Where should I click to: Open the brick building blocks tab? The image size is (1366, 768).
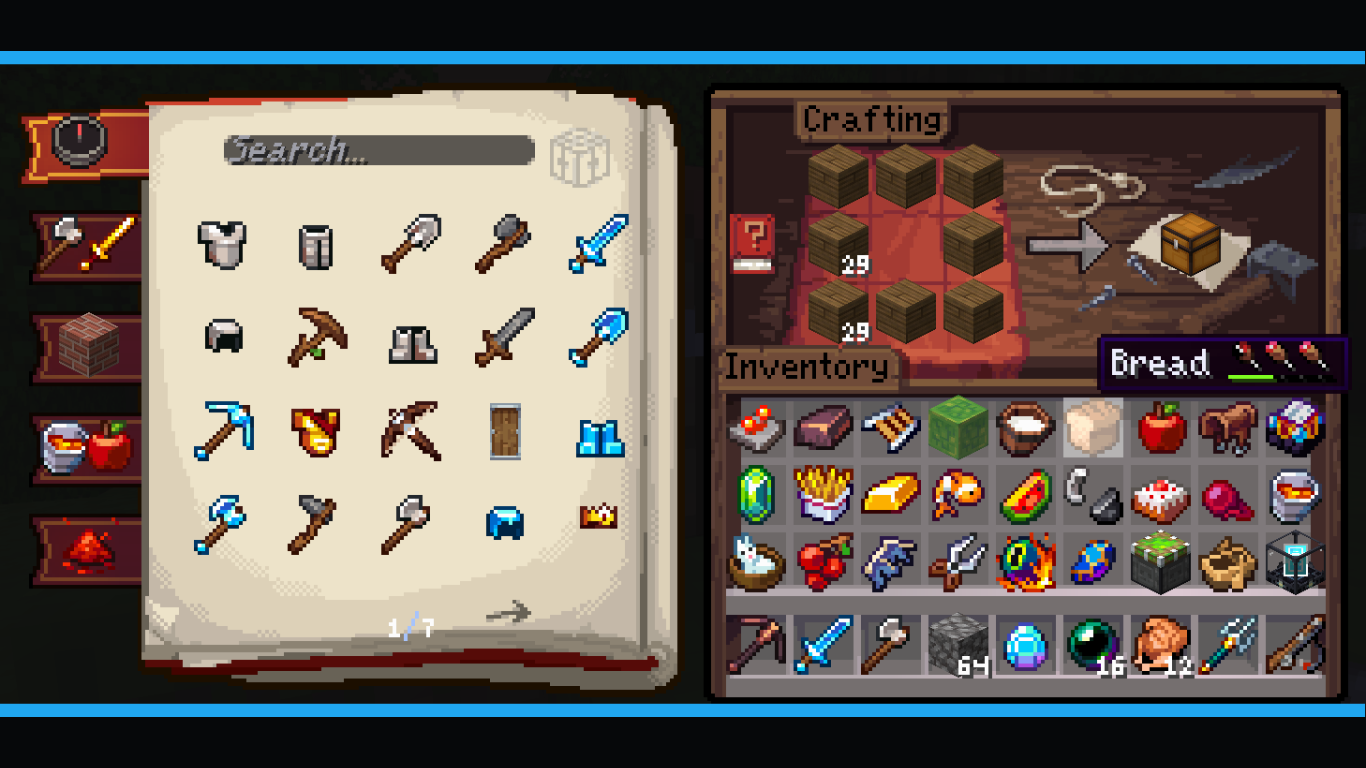(x=88, y=346)
